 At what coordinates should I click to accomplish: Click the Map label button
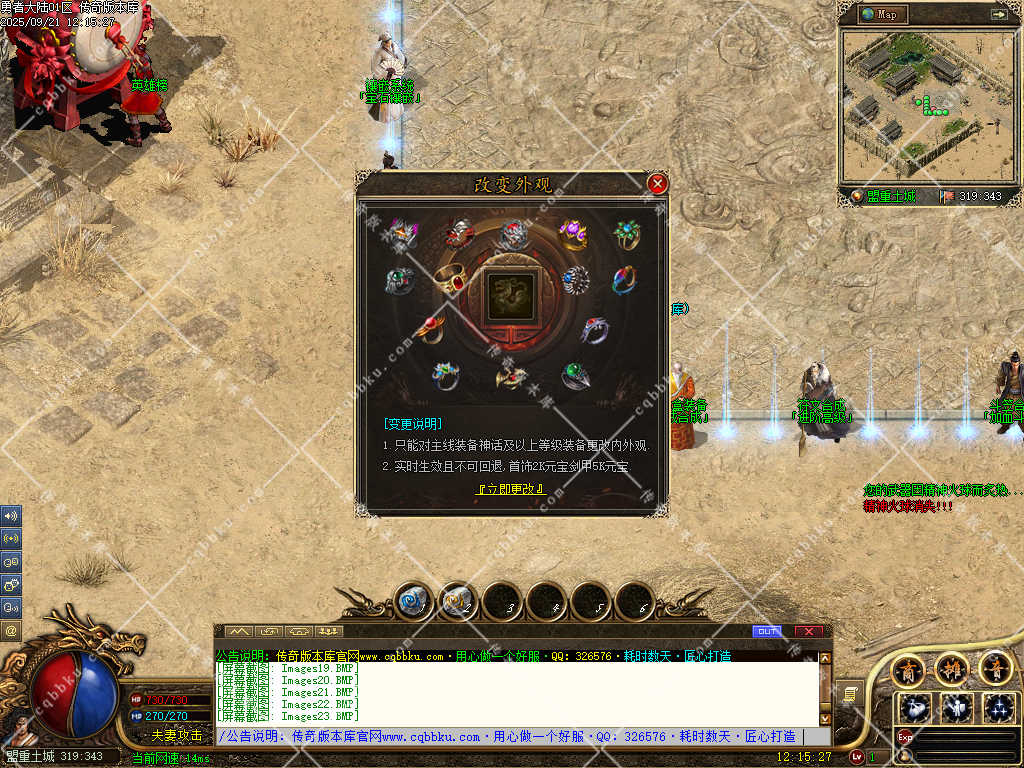pyautogui.click(x=882, y=14)
